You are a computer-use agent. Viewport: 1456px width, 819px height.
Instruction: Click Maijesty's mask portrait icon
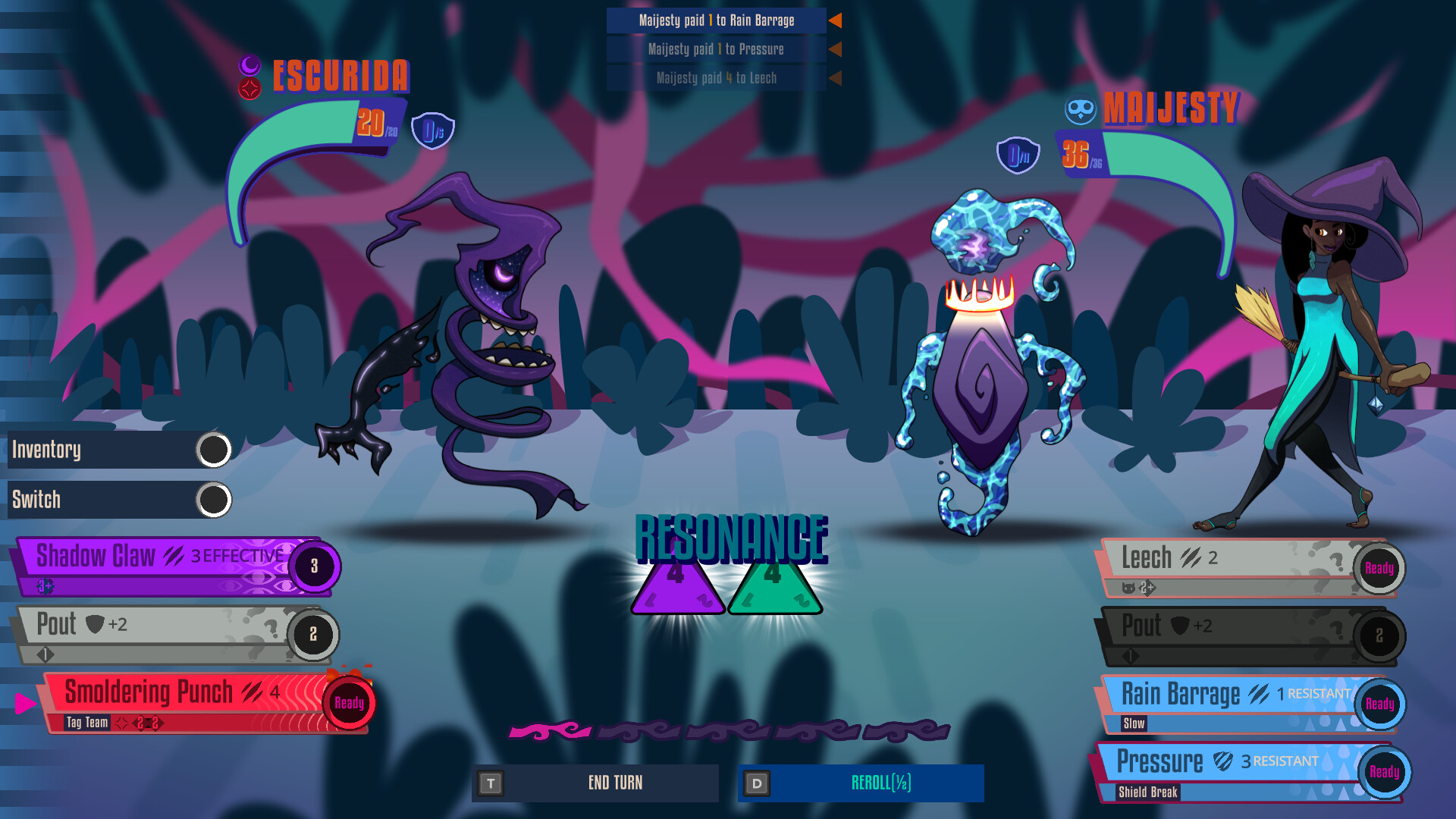pos(1079,108)
